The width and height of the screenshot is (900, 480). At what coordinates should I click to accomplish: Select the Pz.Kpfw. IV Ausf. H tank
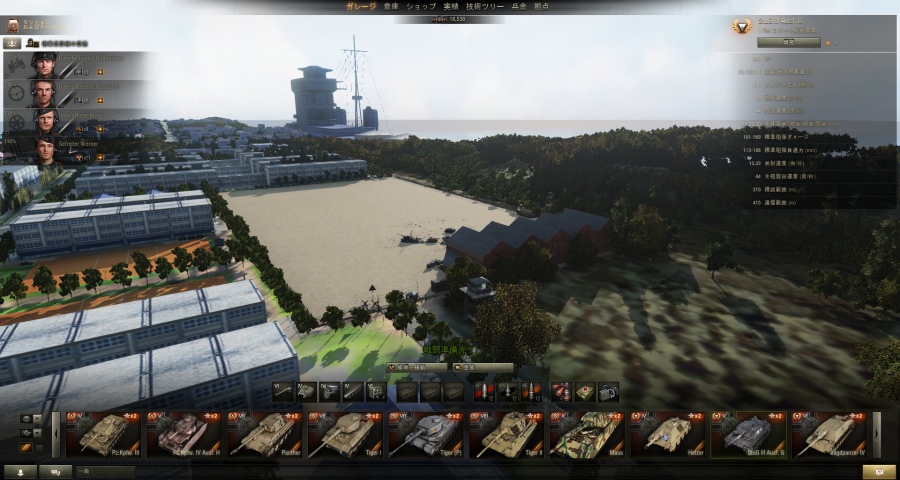tap(184, 434)
